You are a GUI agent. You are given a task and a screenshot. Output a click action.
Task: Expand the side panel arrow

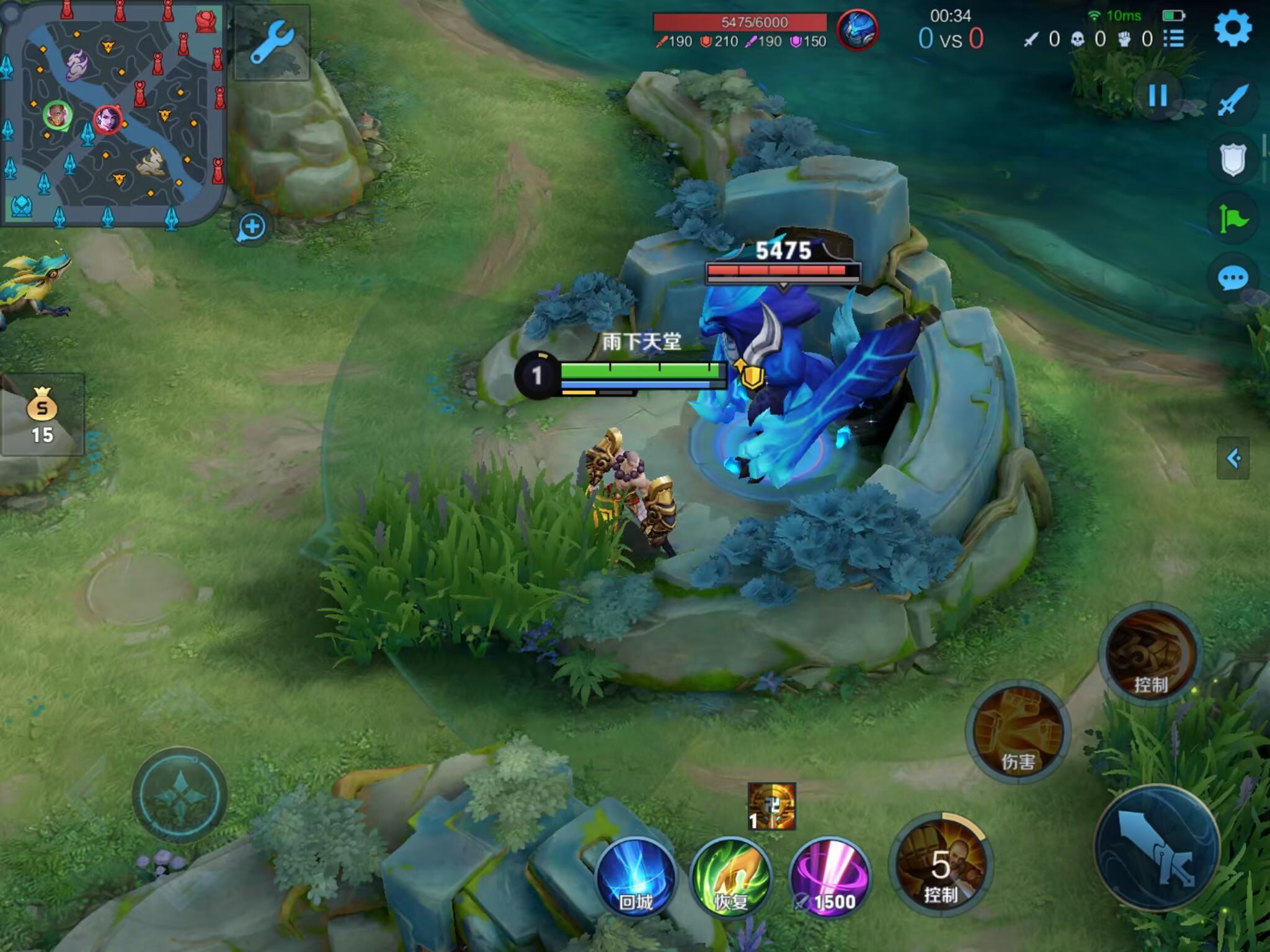tap(1233, 459)
